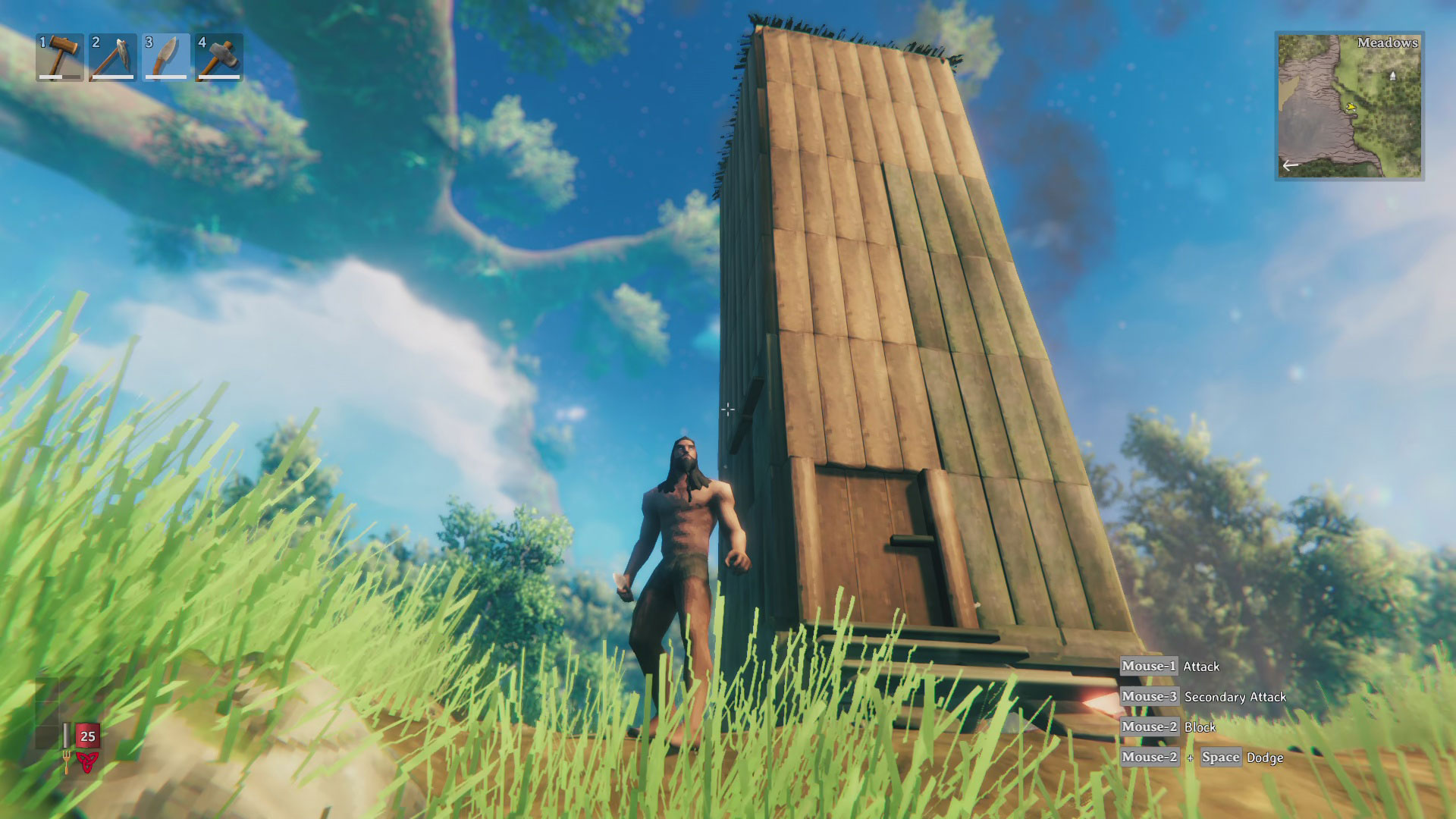Screen dimensions: 1456x819
Task: Click the boat landmark icon on the minimap
Action: 1393,76
